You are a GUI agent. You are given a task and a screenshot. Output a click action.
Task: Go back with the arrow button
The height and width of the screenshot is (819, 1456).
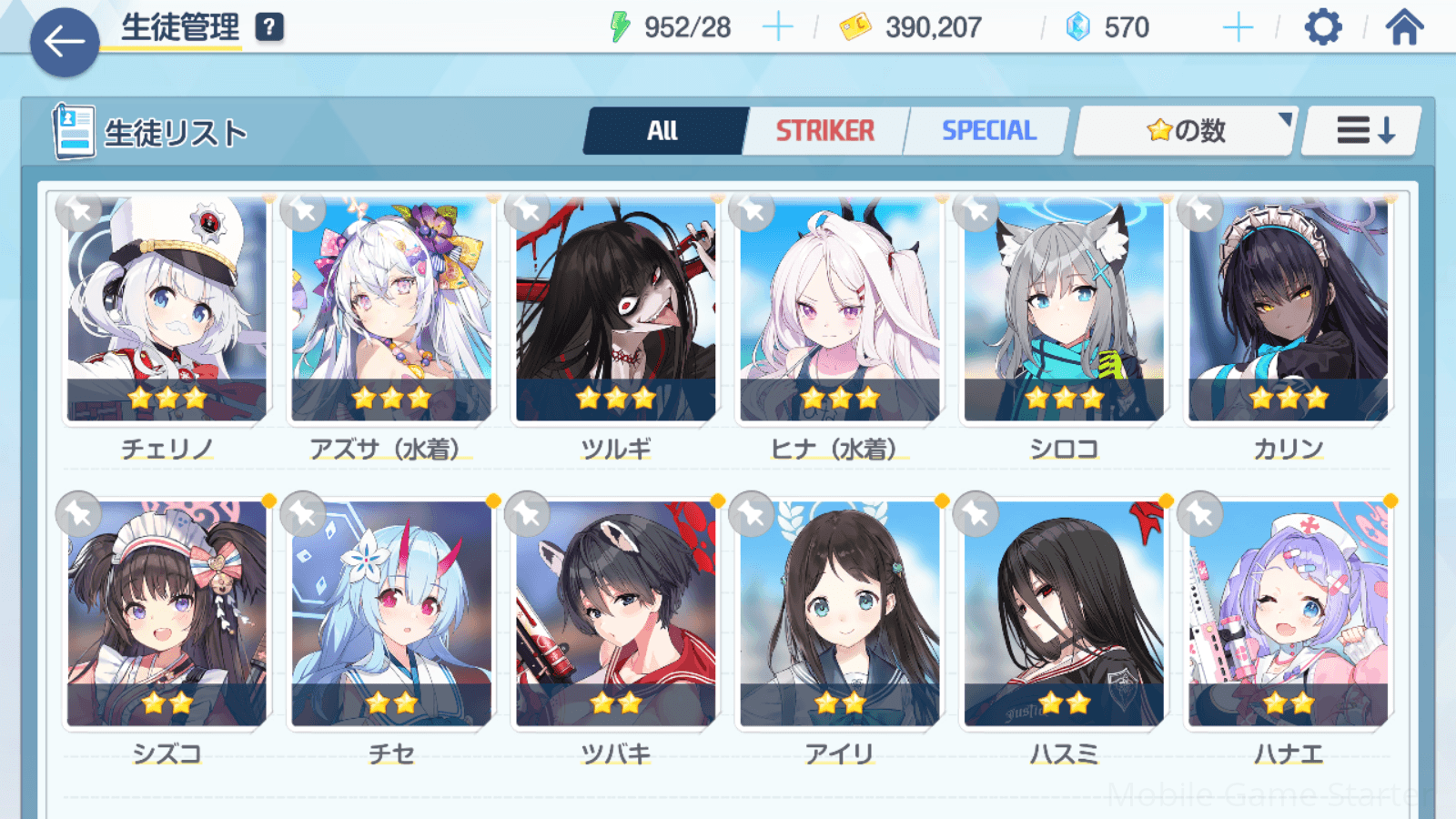[64, 42]
